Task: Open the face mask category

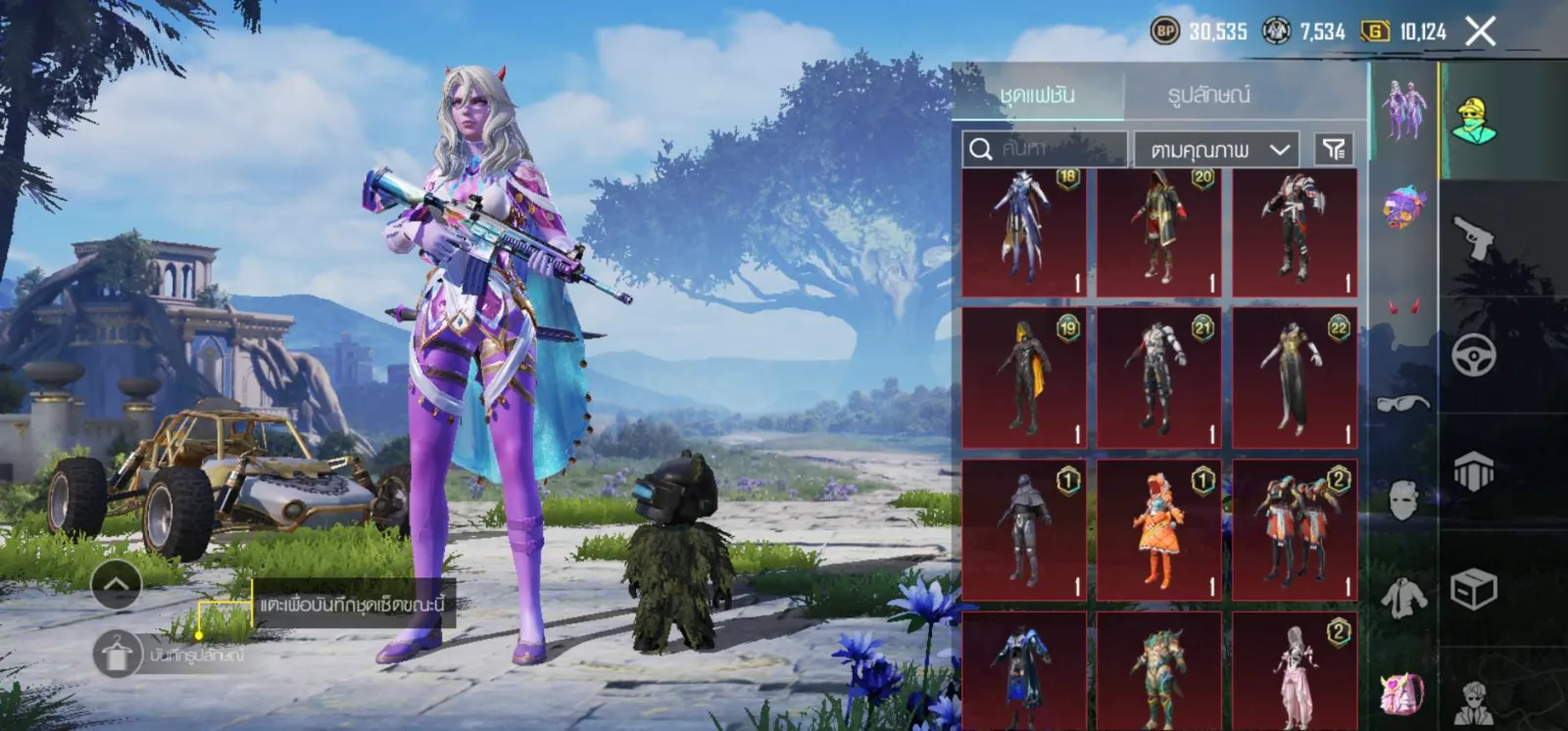Action: click(x=1402, y=500)
